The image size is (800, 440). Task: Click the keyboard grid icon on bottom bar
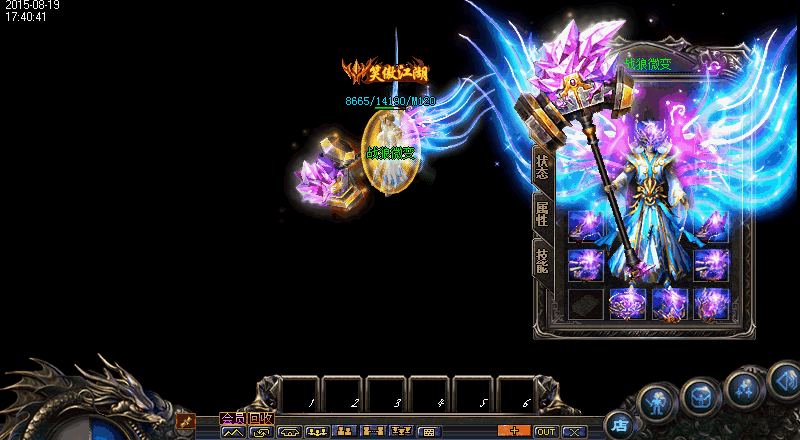click(428, 432)
